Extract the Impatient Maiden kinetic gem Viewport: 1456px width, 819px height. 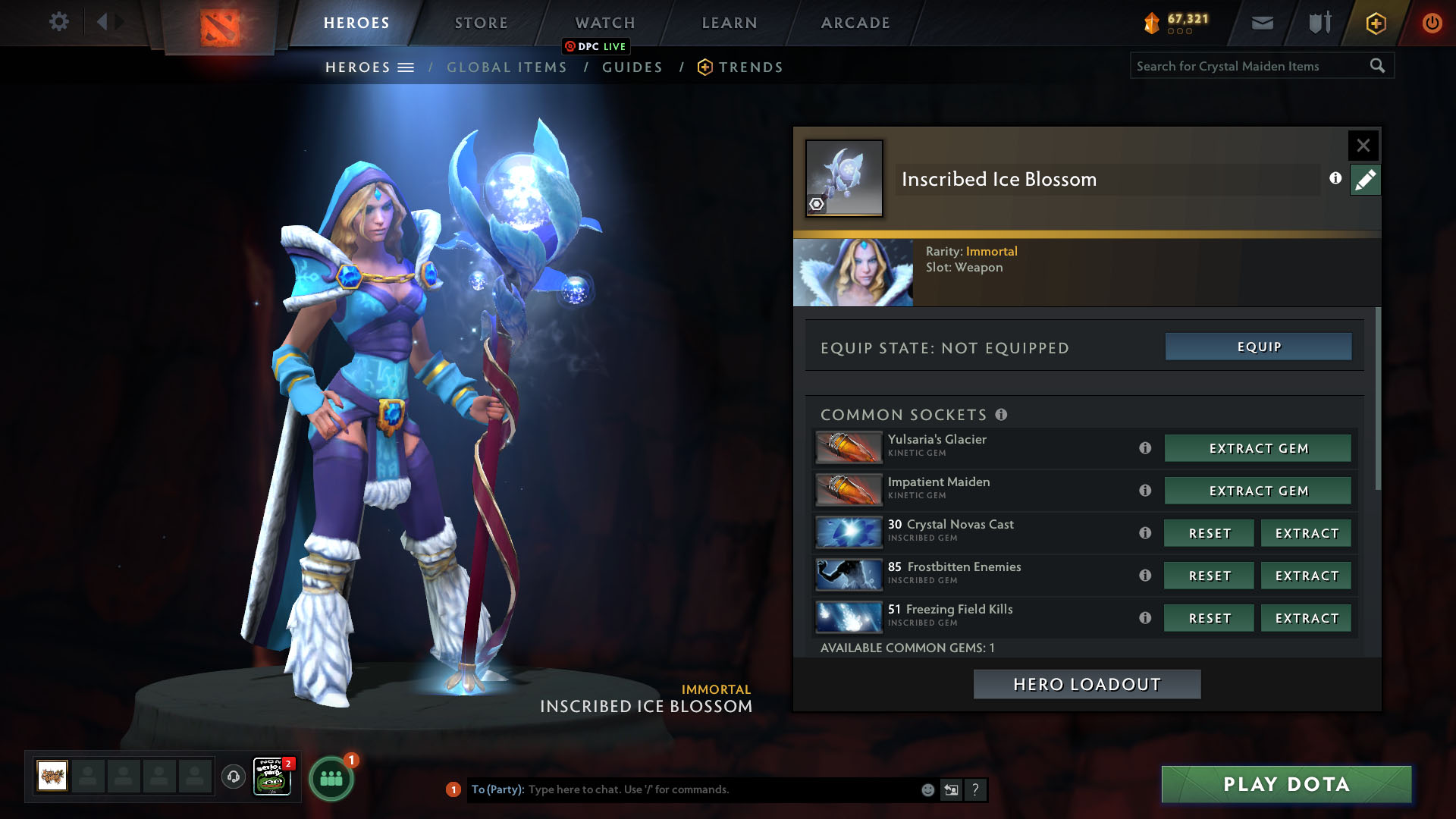tap(1258, 491)
